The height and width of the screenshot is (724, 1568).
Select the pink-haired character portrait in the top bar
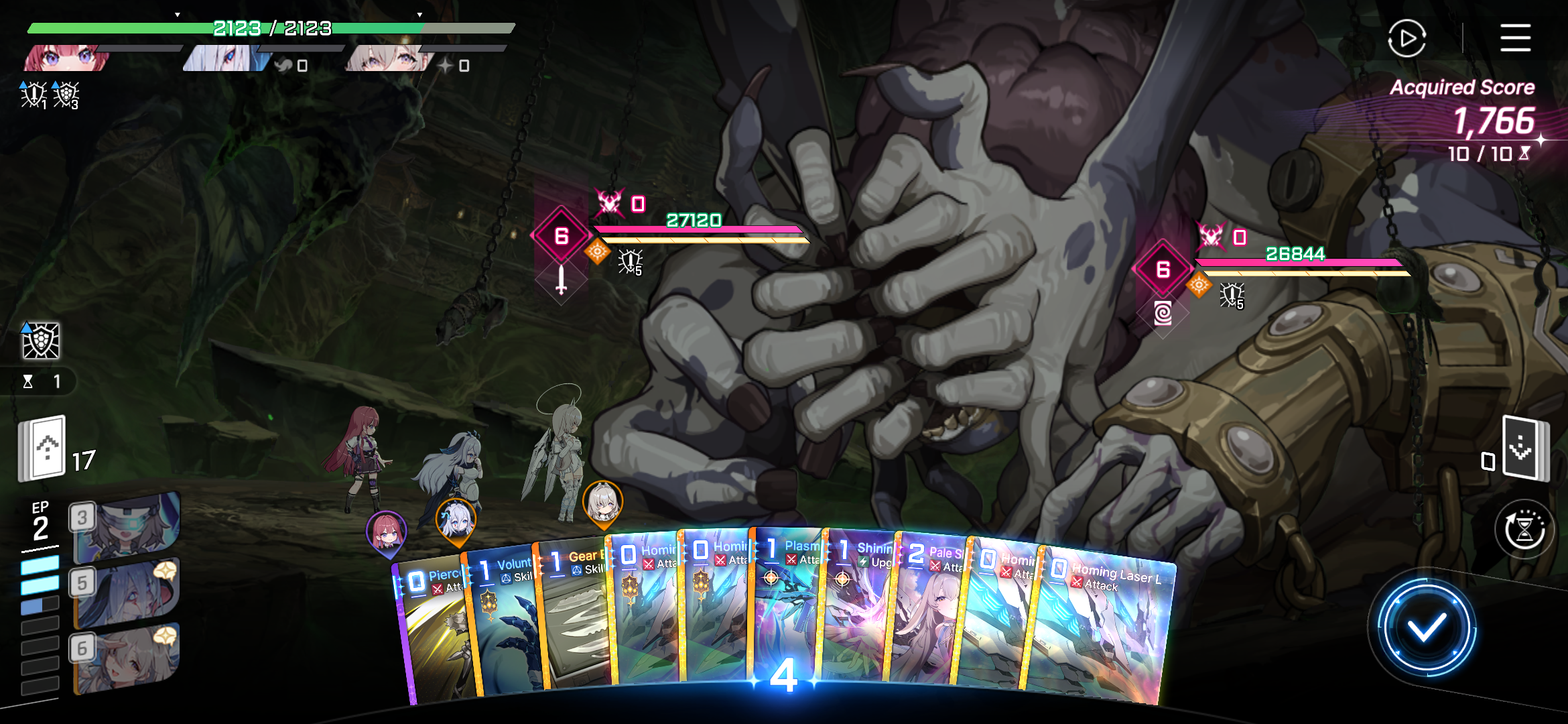[67, 58]
